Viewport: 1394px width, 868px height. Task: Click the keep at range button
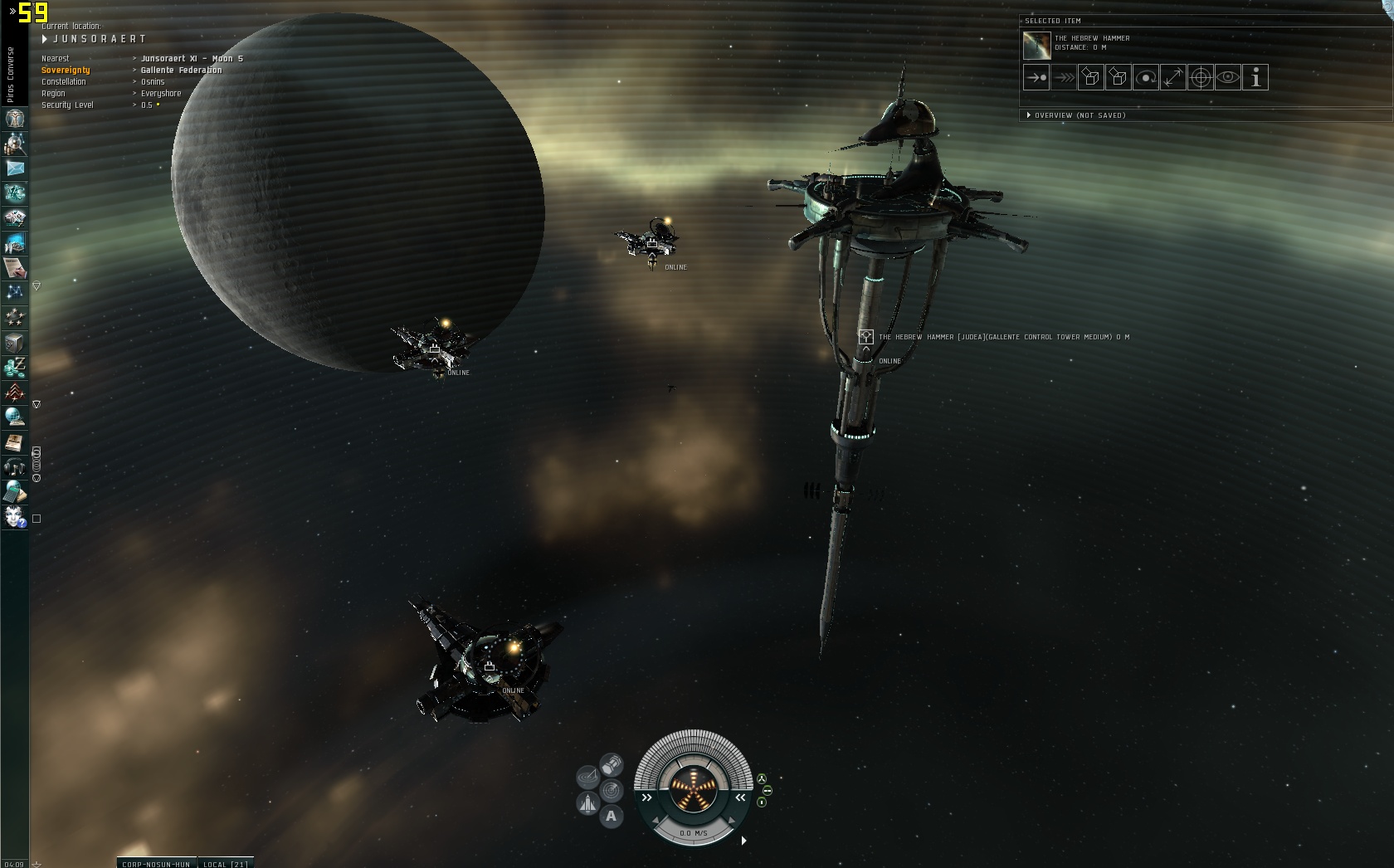coord(1173,78)
